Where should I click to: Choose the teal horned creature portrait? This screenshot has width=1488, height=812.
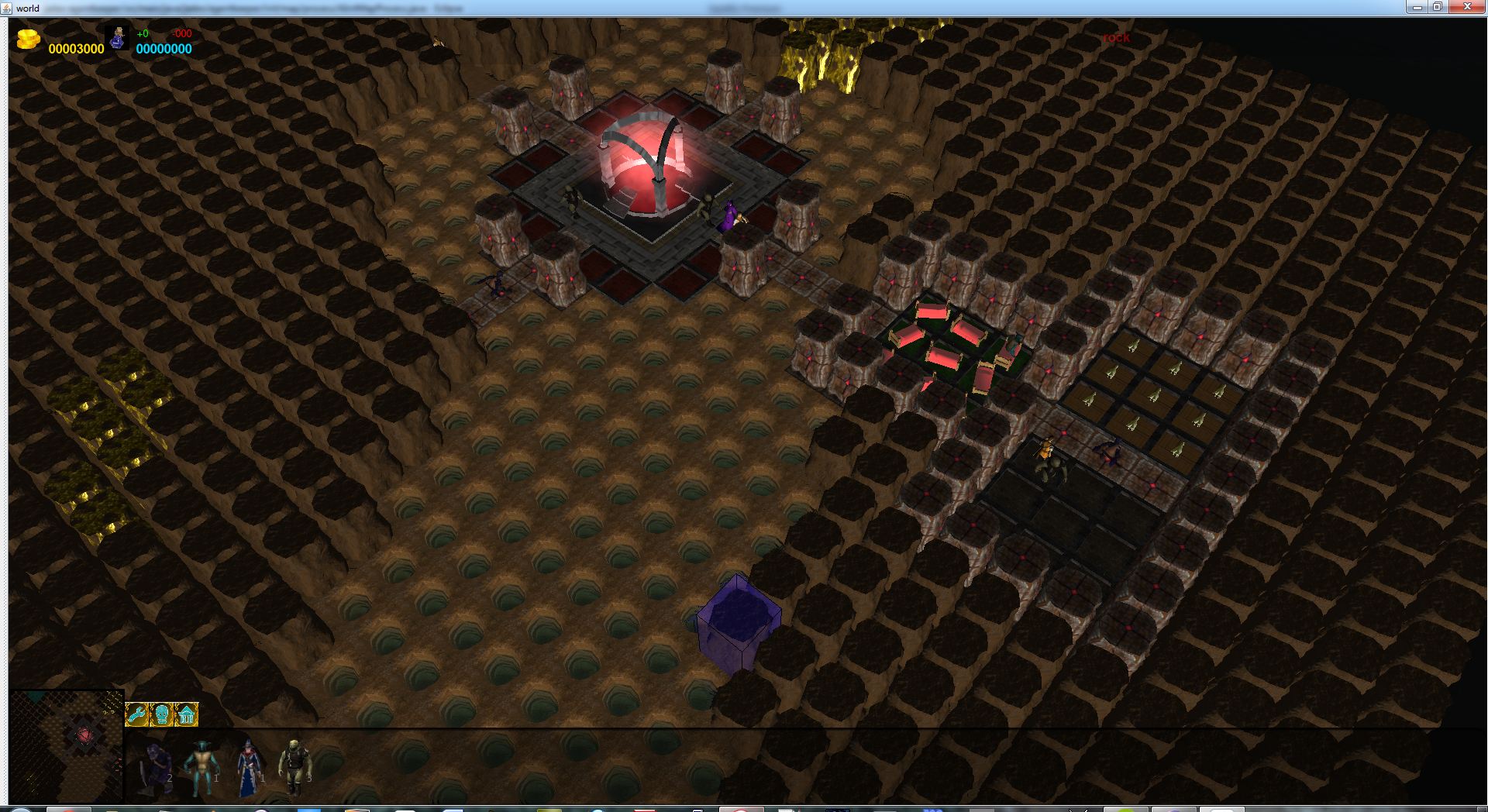point(200,767)
